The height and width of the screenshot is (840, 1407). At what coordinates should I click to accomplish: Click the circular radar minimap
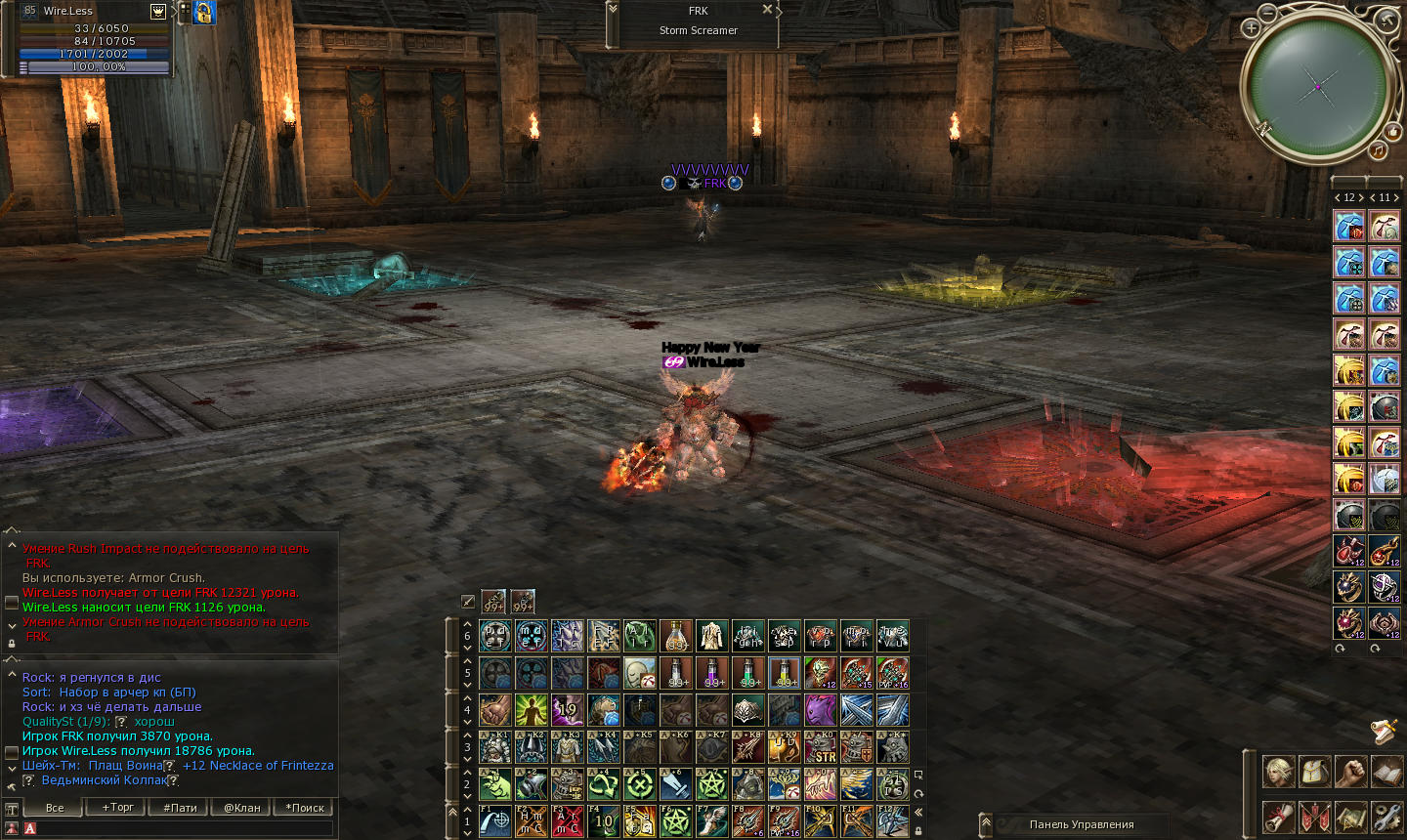1317,86
